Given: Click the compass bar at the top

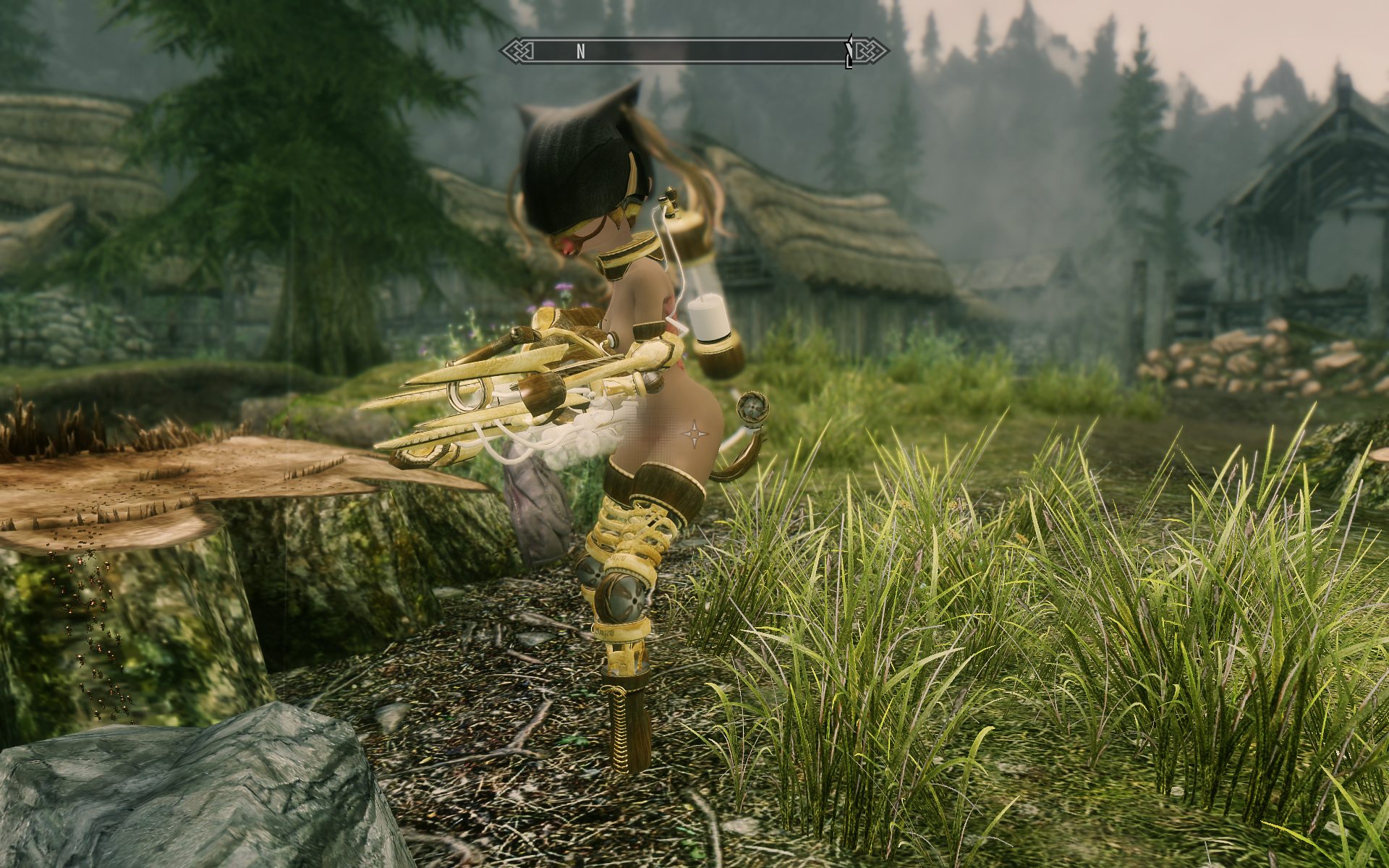Looking at the screenshot, I should [x=693, y=51].
